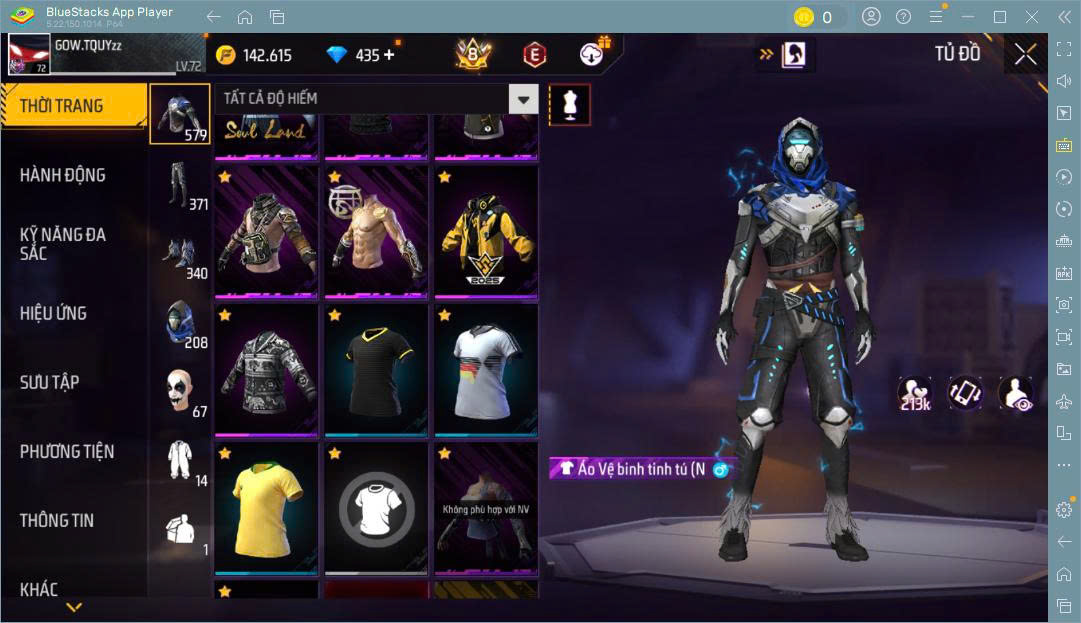Choose the PHƯƠNG TIỆN category

point(67,451)
